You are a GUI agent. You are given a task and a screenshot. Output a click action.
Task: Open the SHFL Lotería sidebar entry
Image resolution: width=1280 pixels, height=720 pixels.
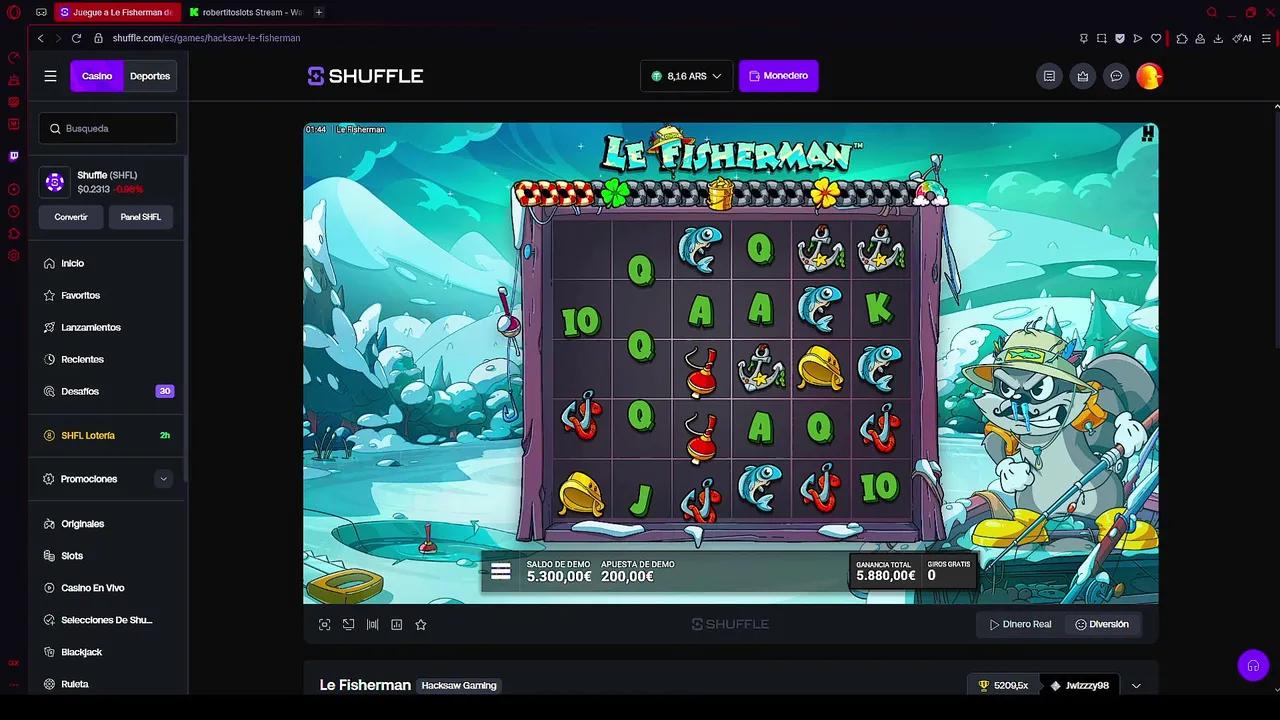tap(88, 435)
